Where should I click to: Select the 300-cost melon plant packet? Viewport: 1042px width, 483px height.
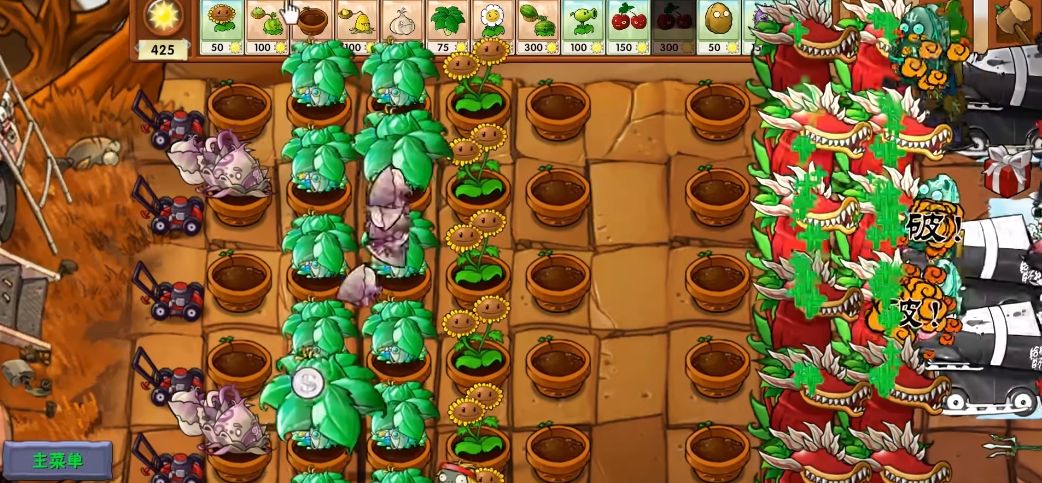click(537, 26)
